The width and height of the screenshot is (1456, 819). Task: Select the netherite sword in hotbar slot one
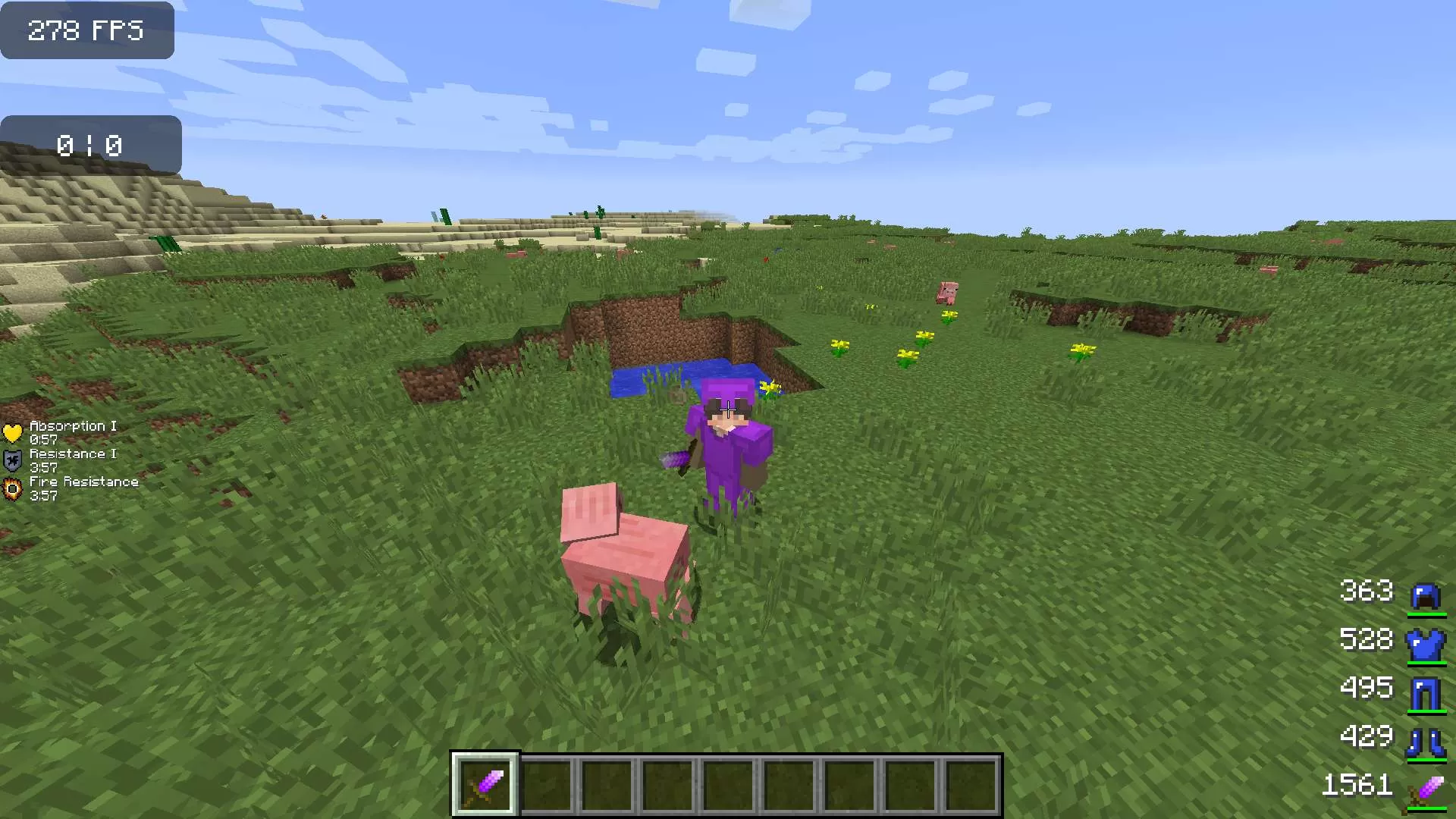(x=485, y=783)
